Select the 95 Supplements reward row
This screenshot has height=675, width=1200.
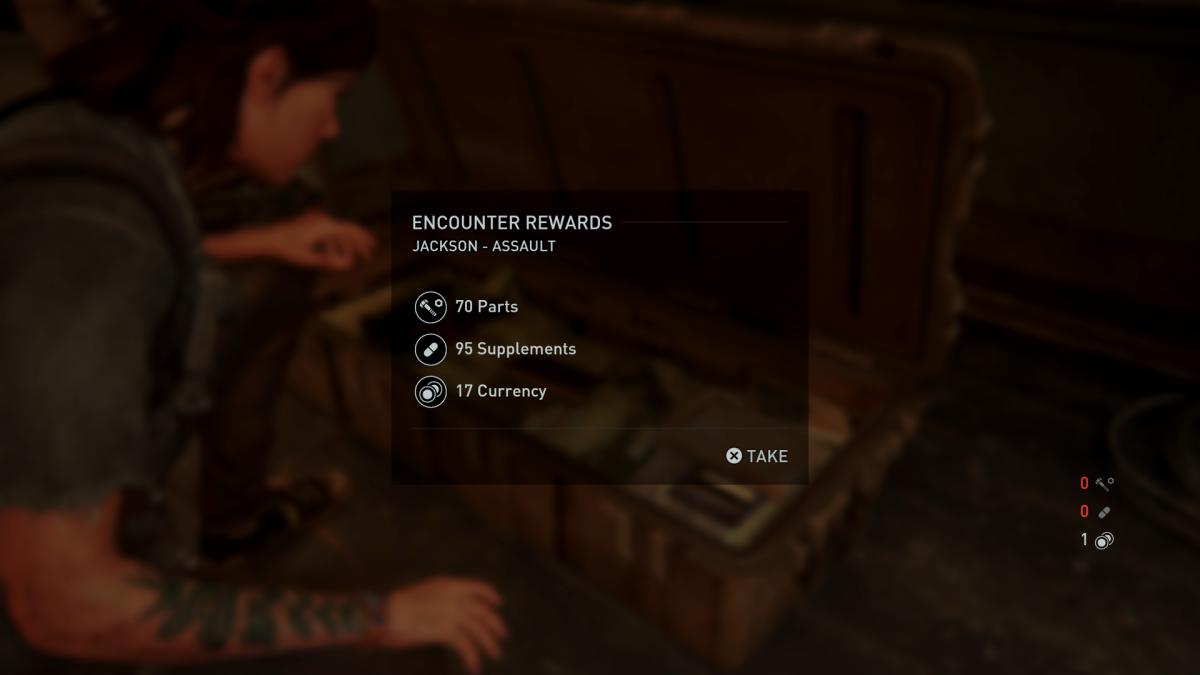point(515,349)
